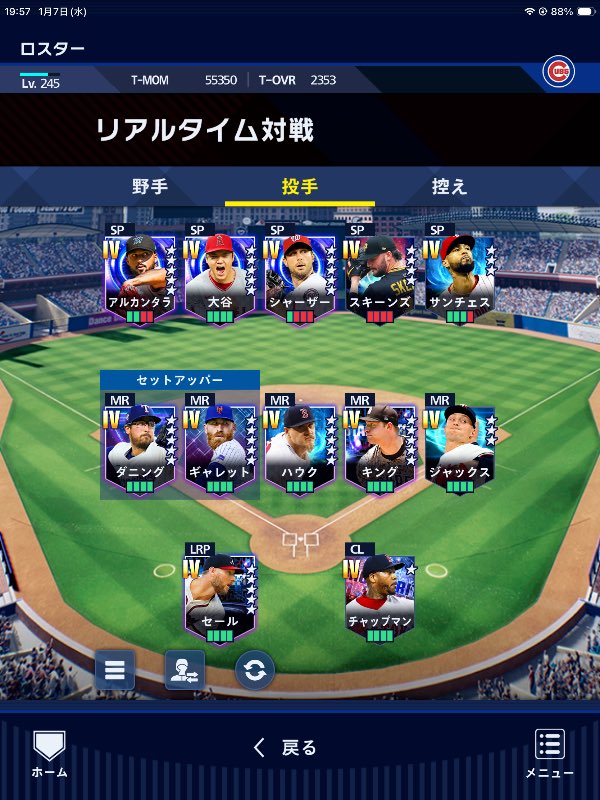Select the ギャレット reliever card
Viewport: 600px width, 800px height.
coord(219,447)
